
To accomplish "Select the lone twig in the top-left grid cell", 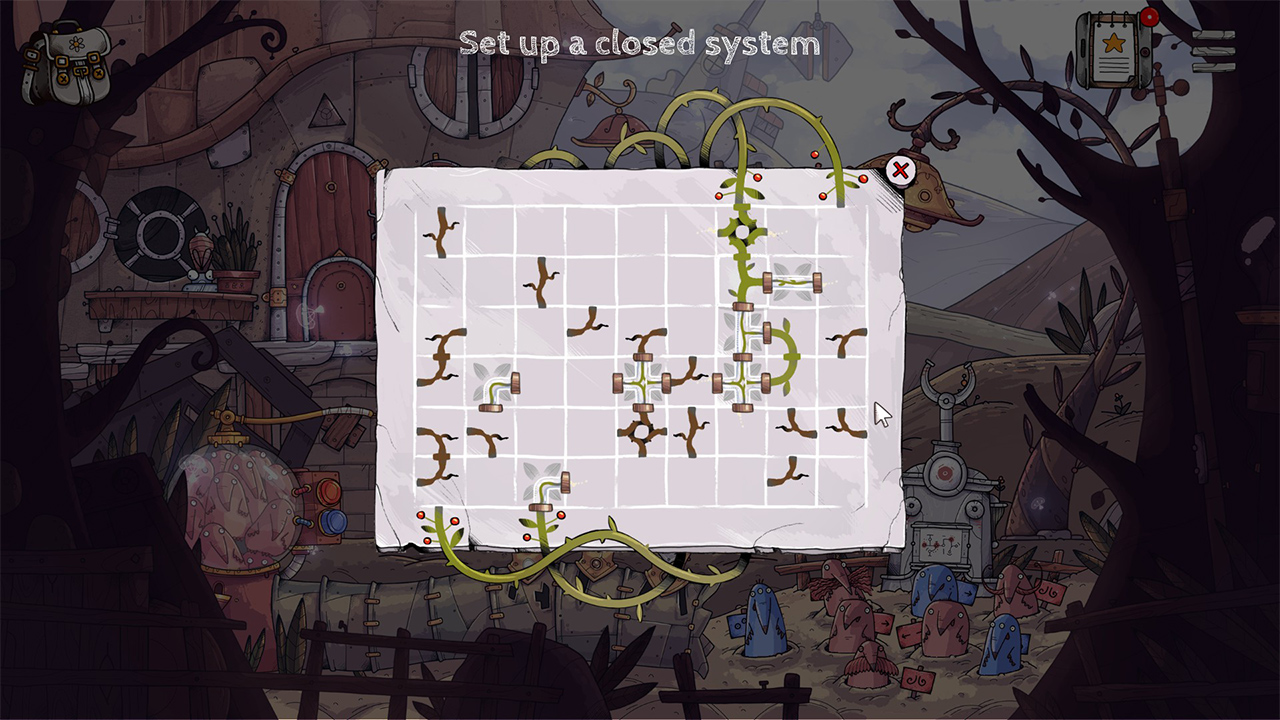I will pyautogui.click(x=440, y=230).
